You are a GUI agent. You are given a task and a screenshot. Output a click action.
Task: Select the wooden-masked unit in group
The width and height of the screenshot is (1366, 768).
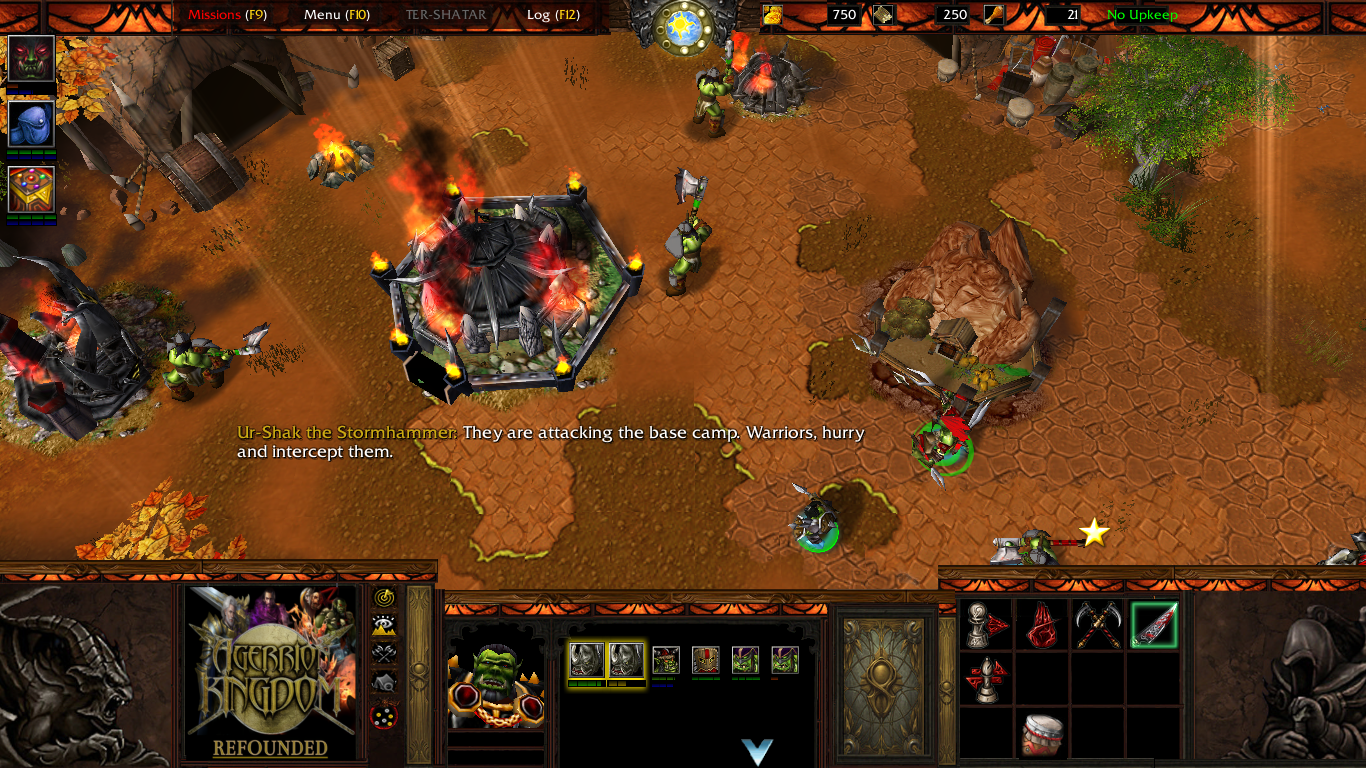click(x=706, y=660)
